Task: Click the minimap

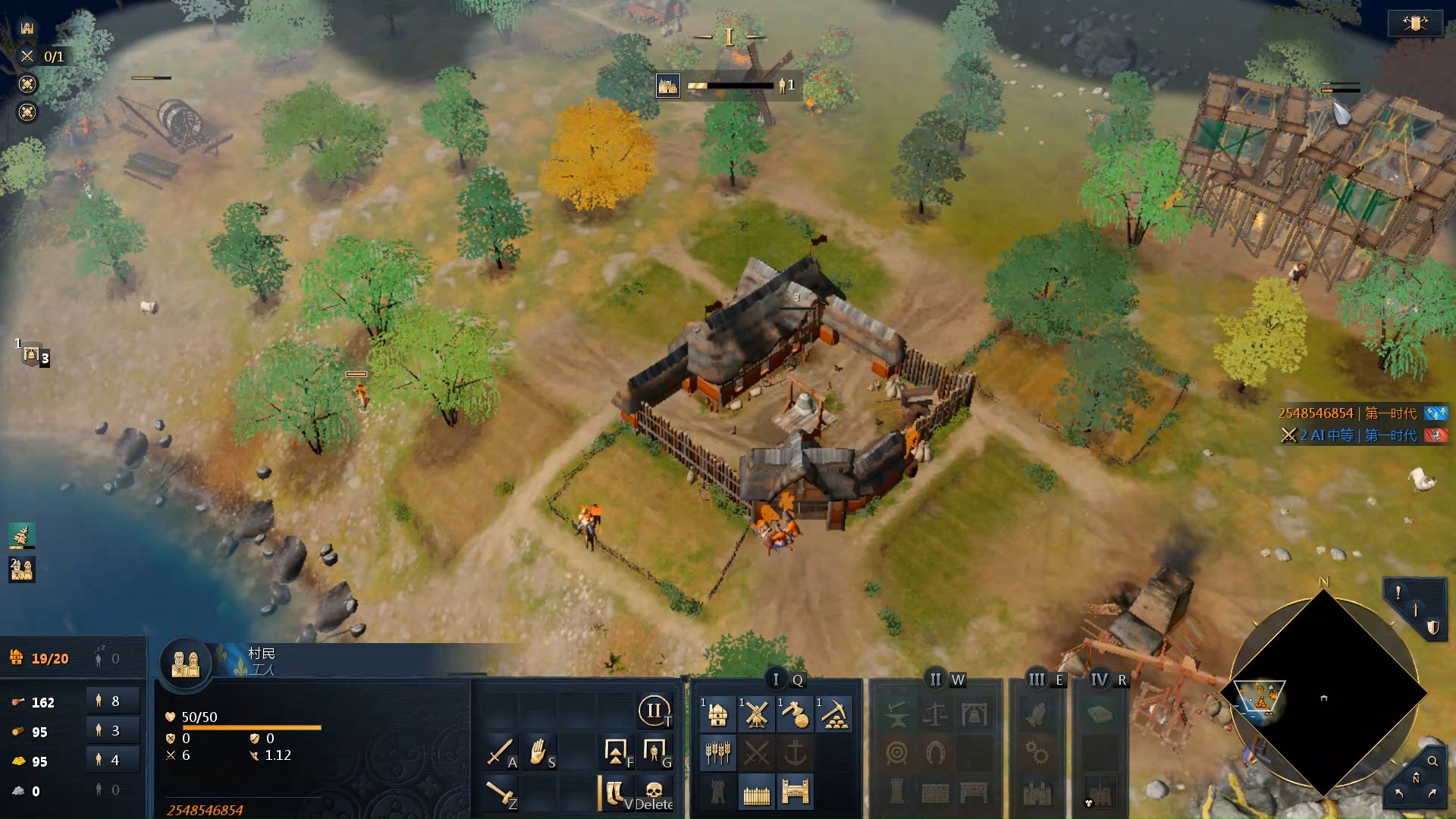Action: 1323,694
